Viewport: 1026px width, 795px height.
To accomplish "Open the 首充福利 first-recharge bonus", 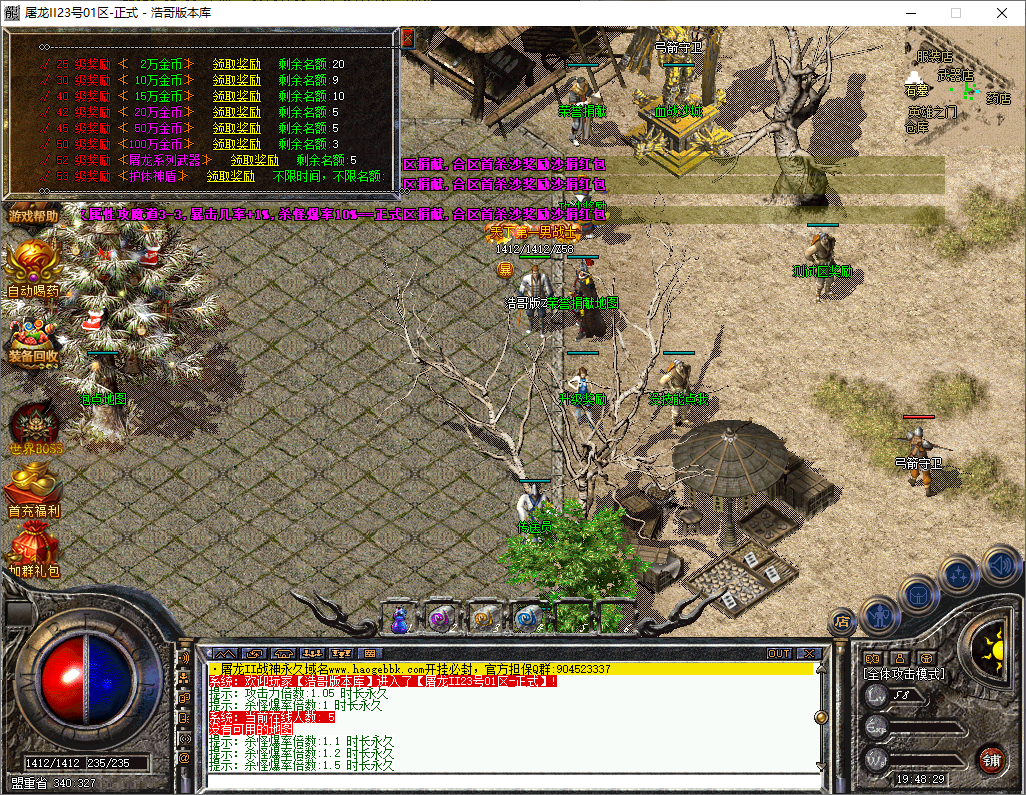I will (34, 491).
